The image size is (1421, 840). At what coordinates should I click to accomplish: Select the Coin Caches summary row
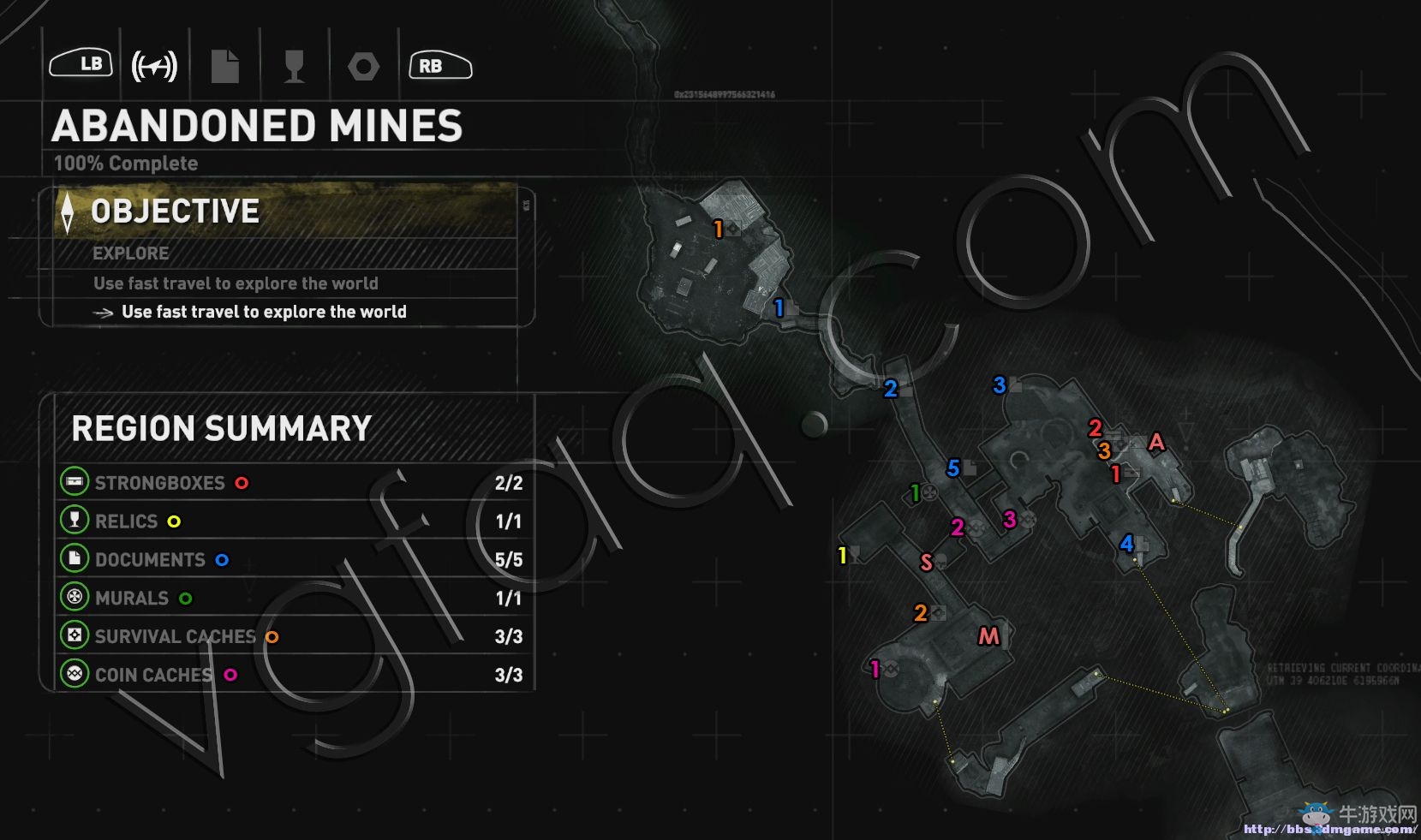pyautogui.click(x=291, y=675)
